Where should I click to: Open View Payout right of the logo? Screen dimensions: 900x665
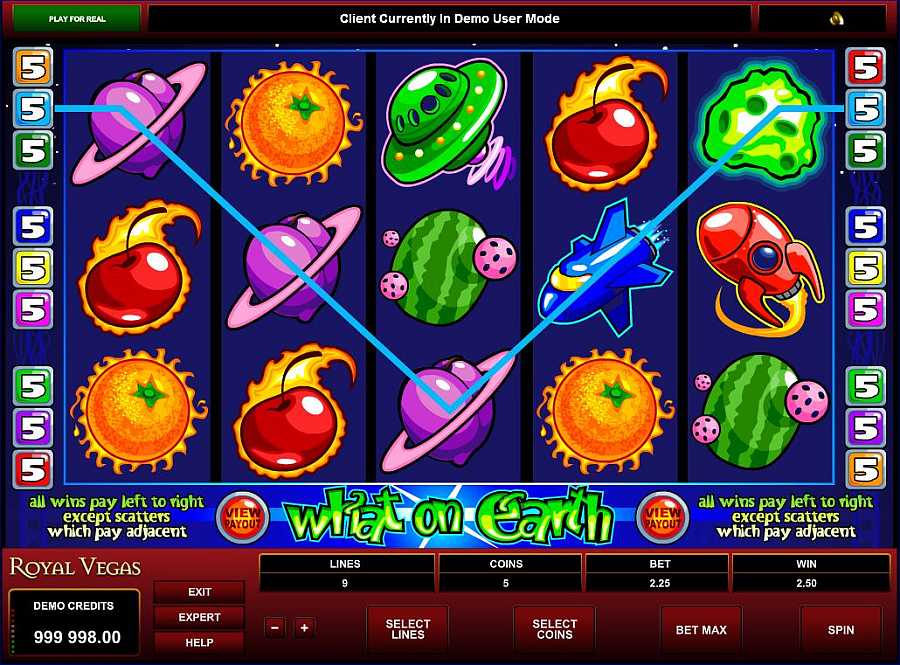pyautogui.click(x=660, y=516)
